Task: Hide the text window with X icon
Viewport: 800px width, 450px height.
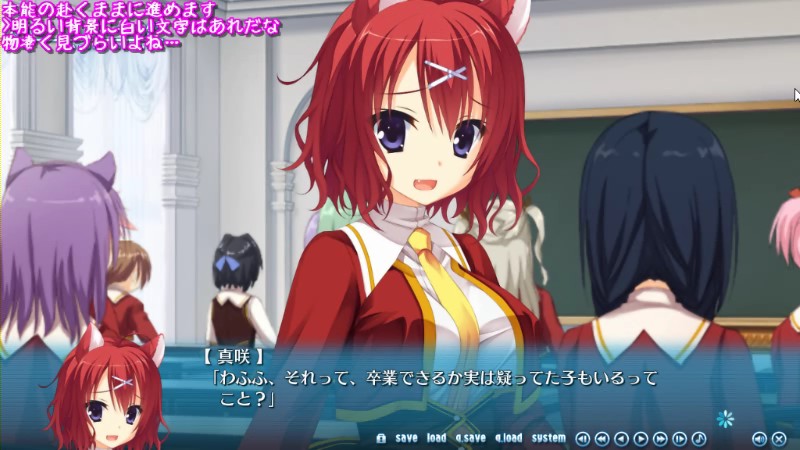Action: tap(779, 438)
